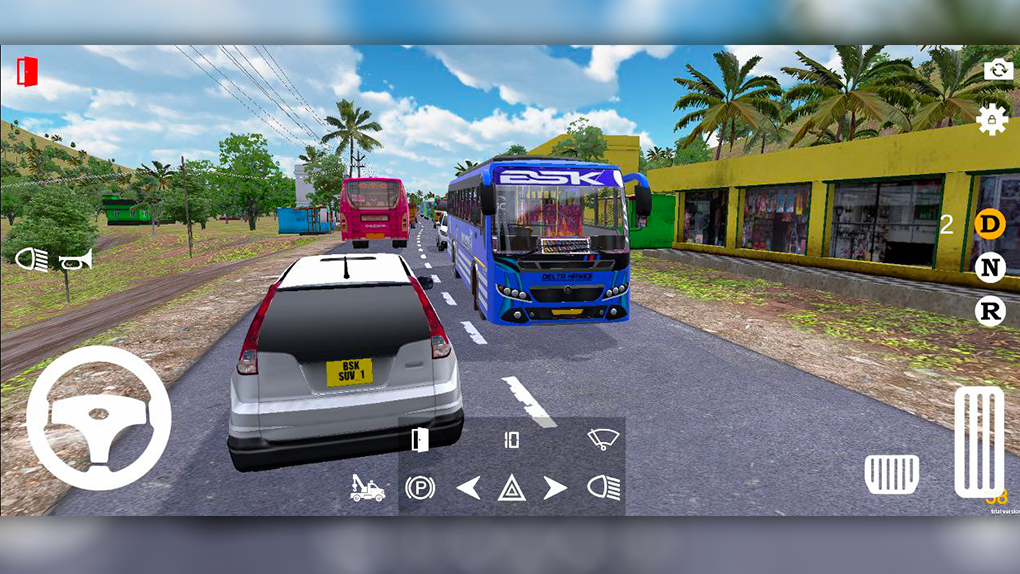This screenshot has width=1020, height=574.
Task: Call the tow truck
Action: tap(367, 488)
